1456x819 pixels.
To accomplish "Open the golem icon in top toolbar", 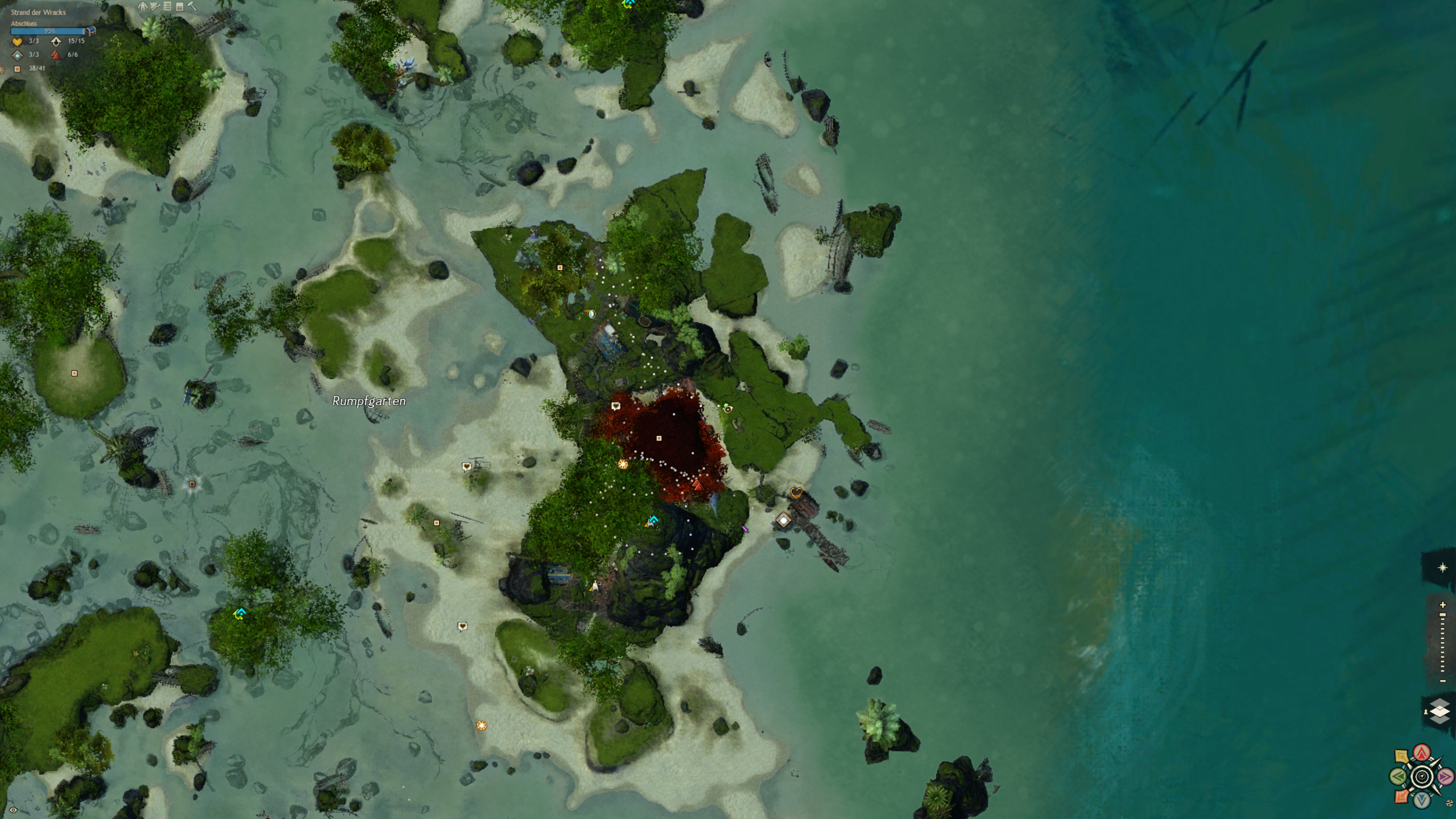I will [143, 6].
